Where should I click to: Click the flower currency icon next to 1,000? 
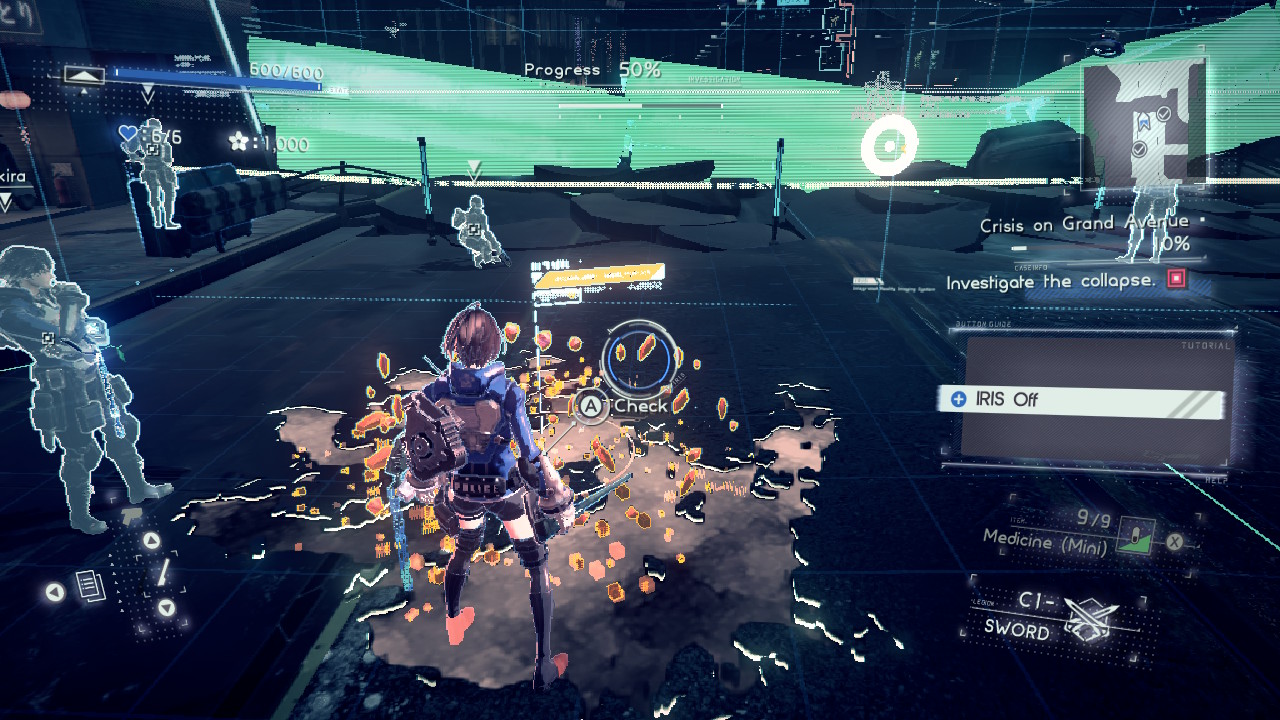tap(240, 140)
